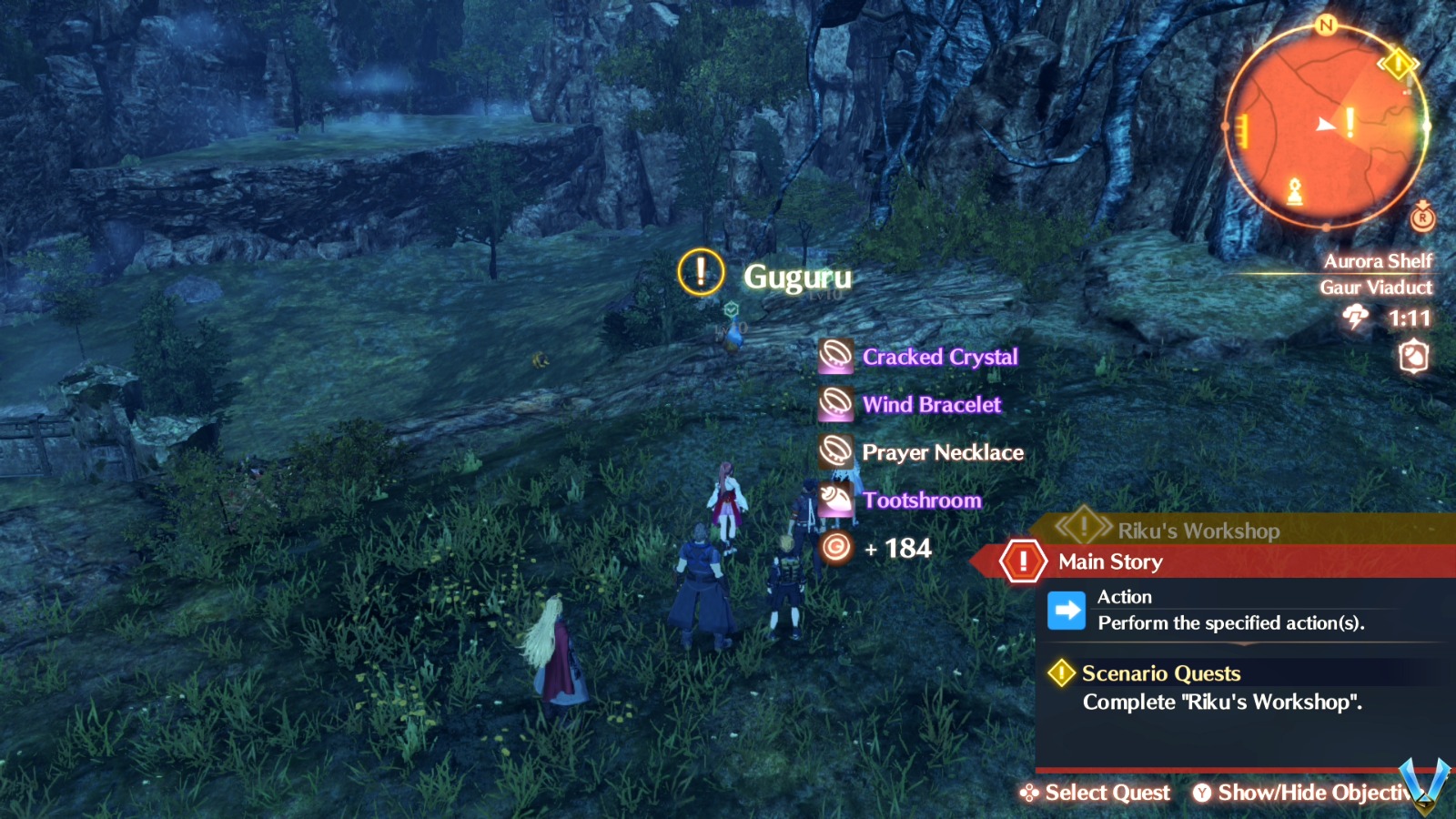Click the Main Story hexagonal exclamation badge
This screenshot has height=819, width=1456.
pos(1023,561)
